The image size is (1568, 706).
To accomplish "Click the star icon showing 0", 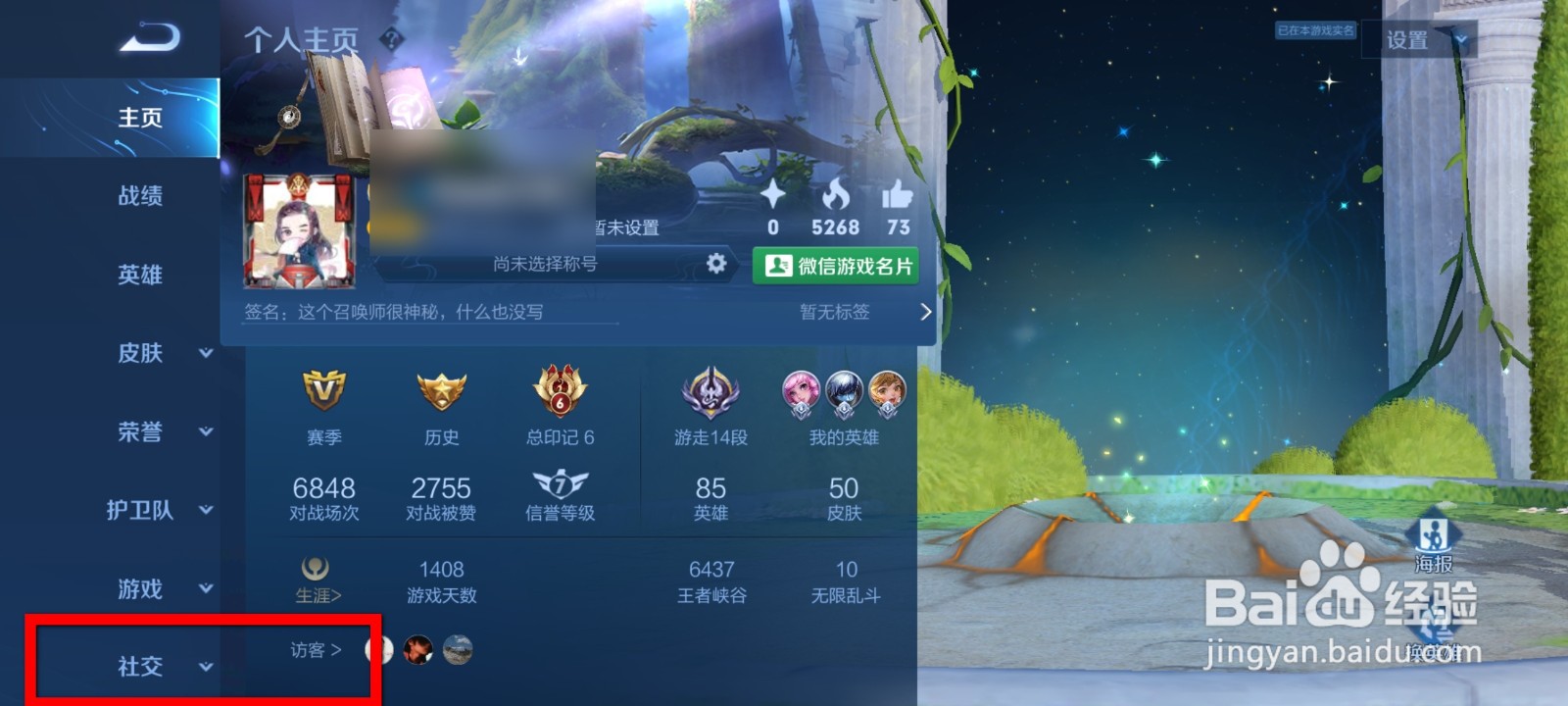I will pyautogui.click(x=773, y=195).
